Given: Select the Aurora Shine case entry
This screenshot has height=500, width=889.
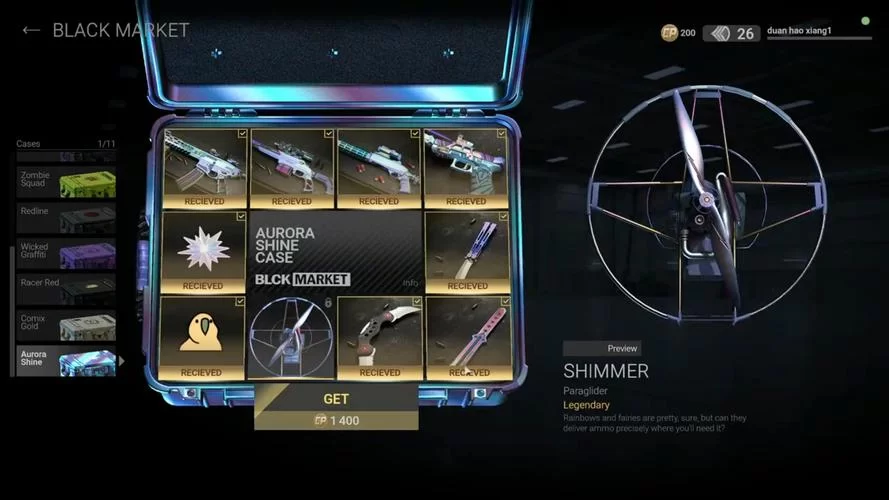Looking at the screenshot, I should click(x=67, y=361).
